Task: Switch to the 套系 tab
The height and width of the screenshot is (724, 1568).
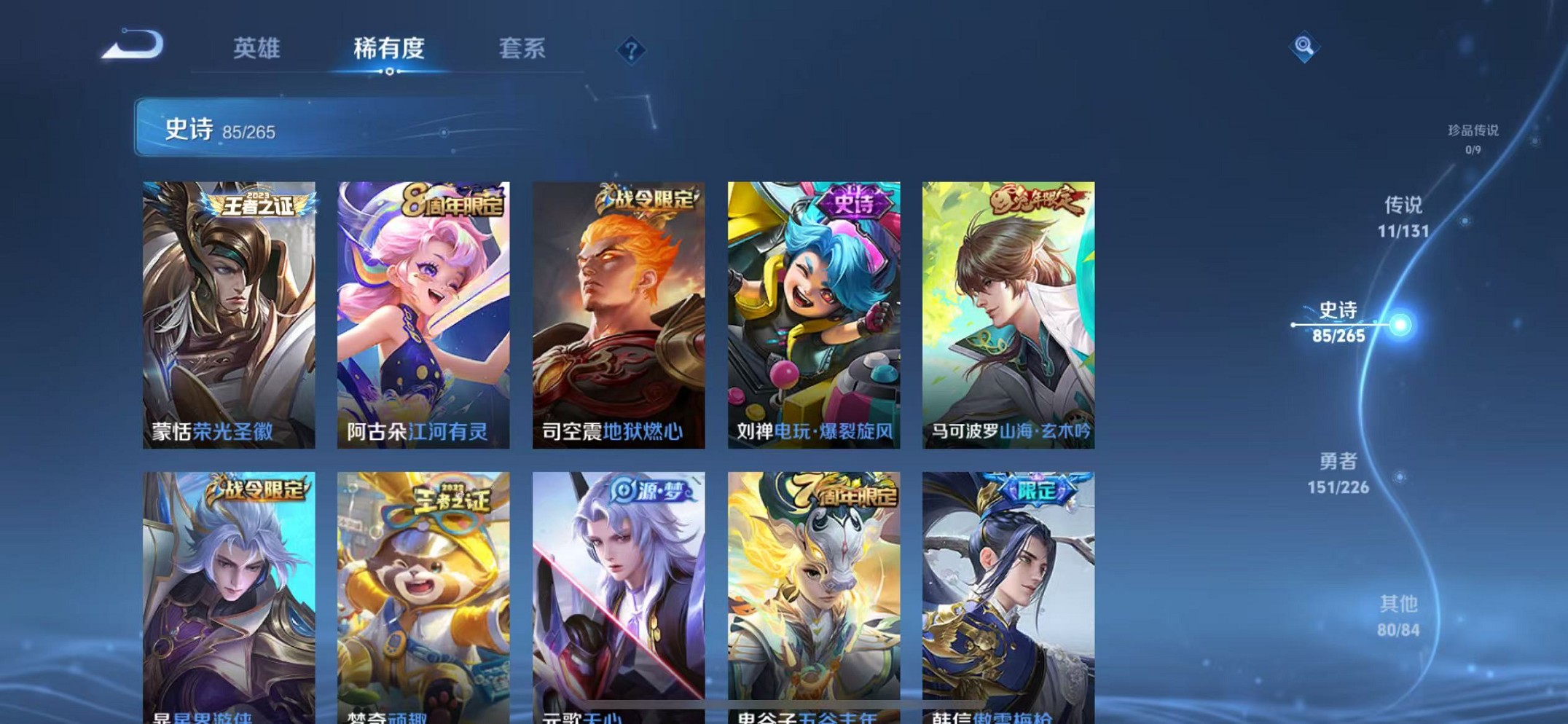Action: click(522, 50)
